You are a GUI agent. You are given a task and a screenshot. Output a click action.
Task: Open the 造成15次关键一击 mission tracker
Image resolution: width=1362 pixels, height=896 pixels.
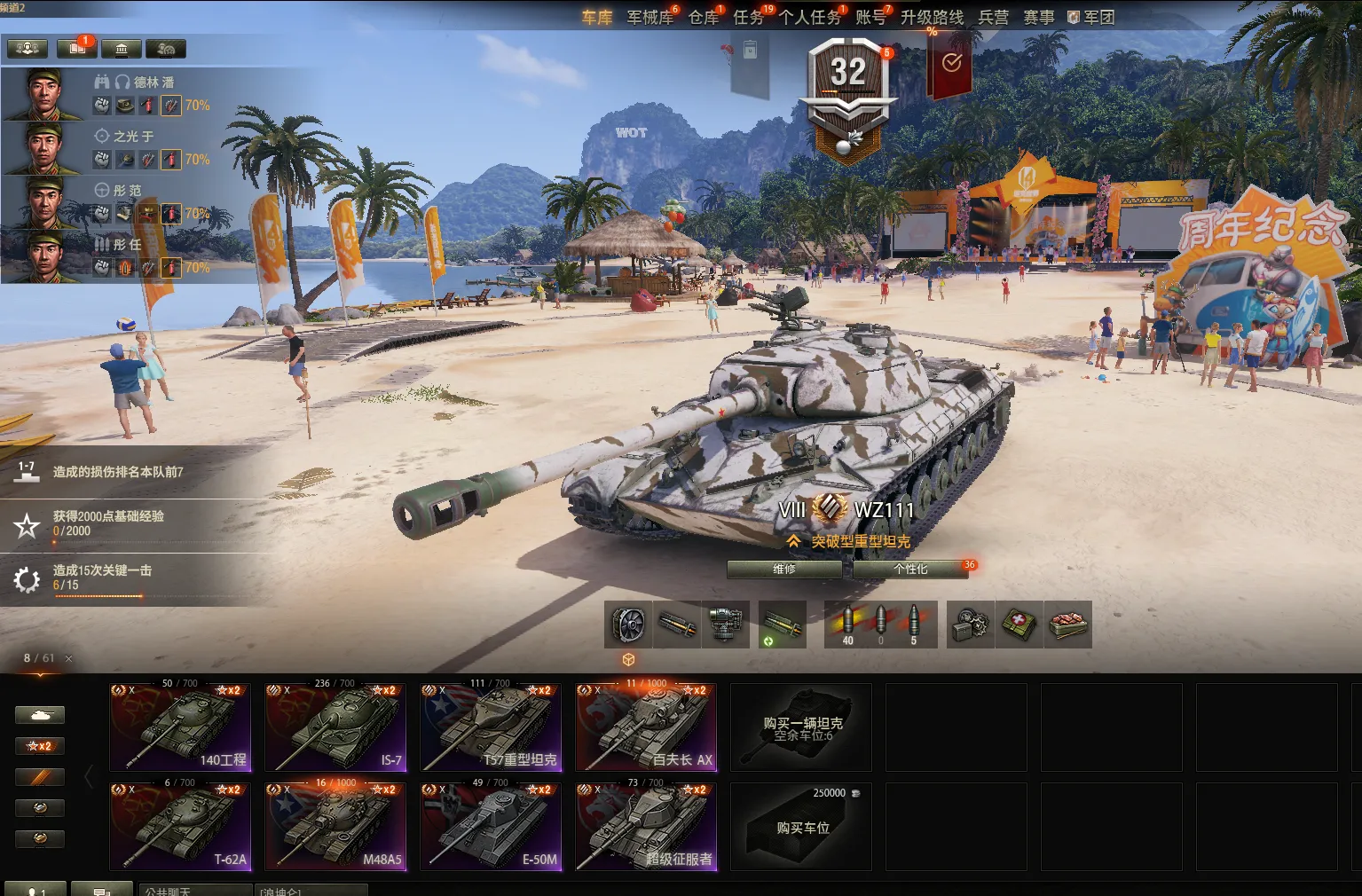click(x=102, y=578)
